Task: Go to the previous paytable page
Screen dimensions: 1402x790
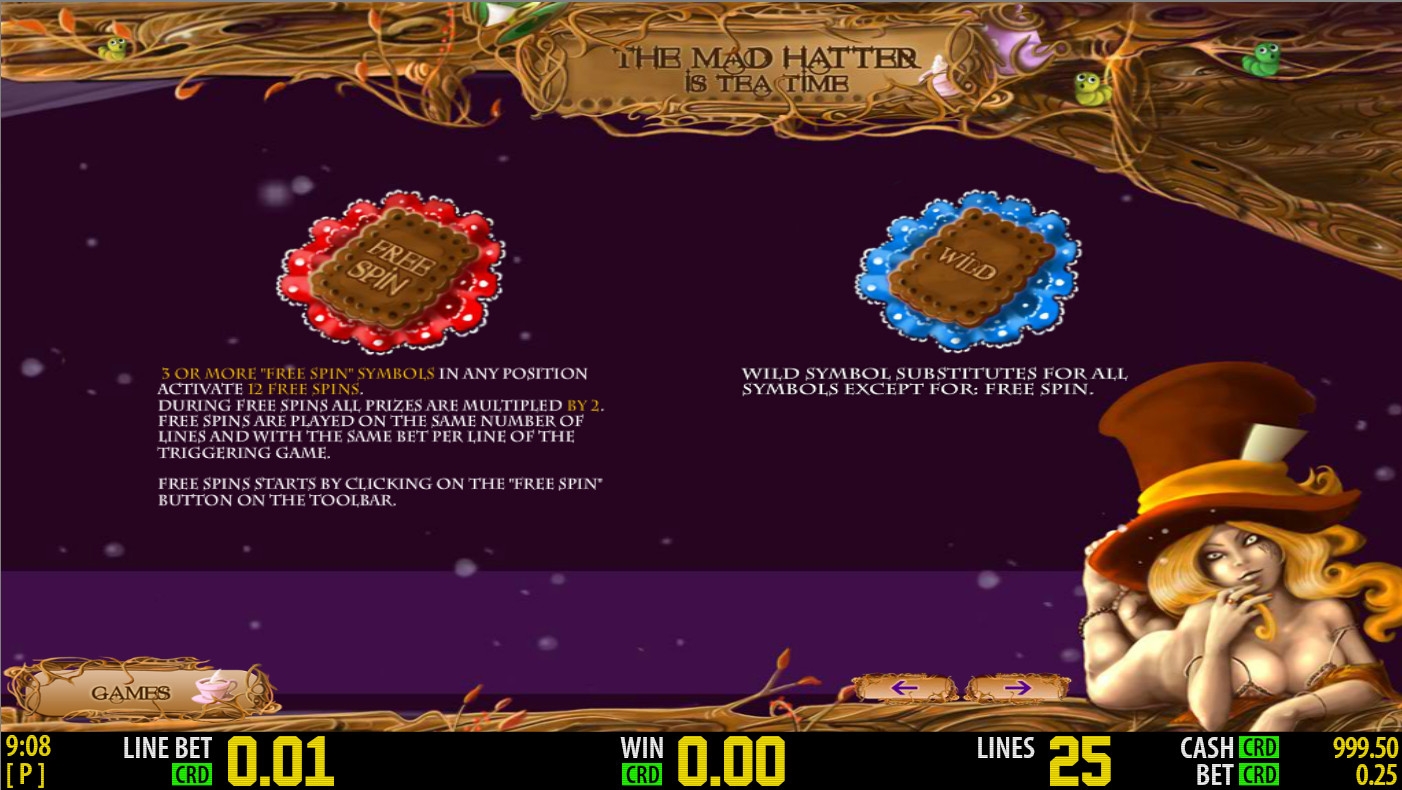Action: (904, 688)
